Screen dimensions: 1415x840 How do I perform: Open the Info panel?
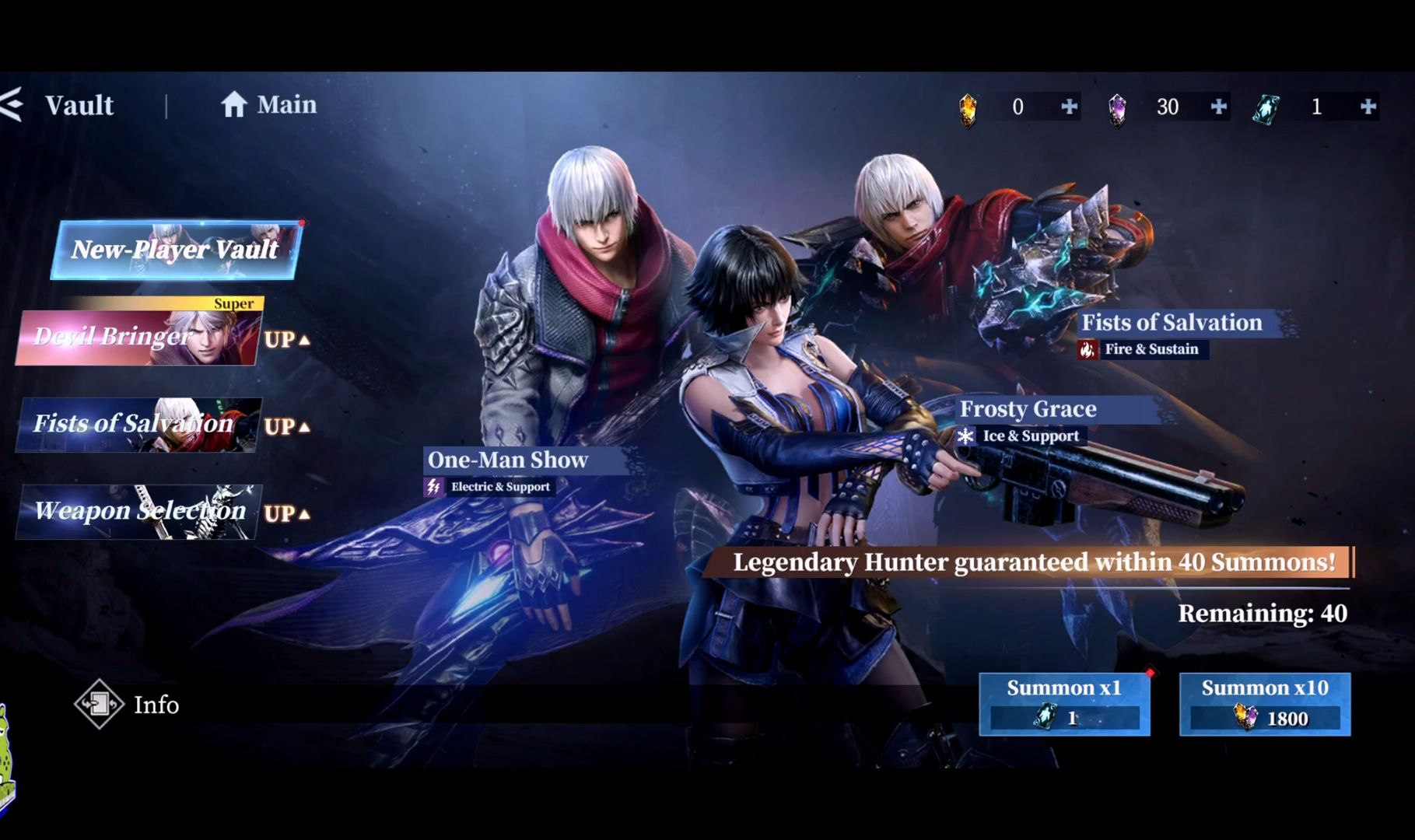tap(128, 705)
